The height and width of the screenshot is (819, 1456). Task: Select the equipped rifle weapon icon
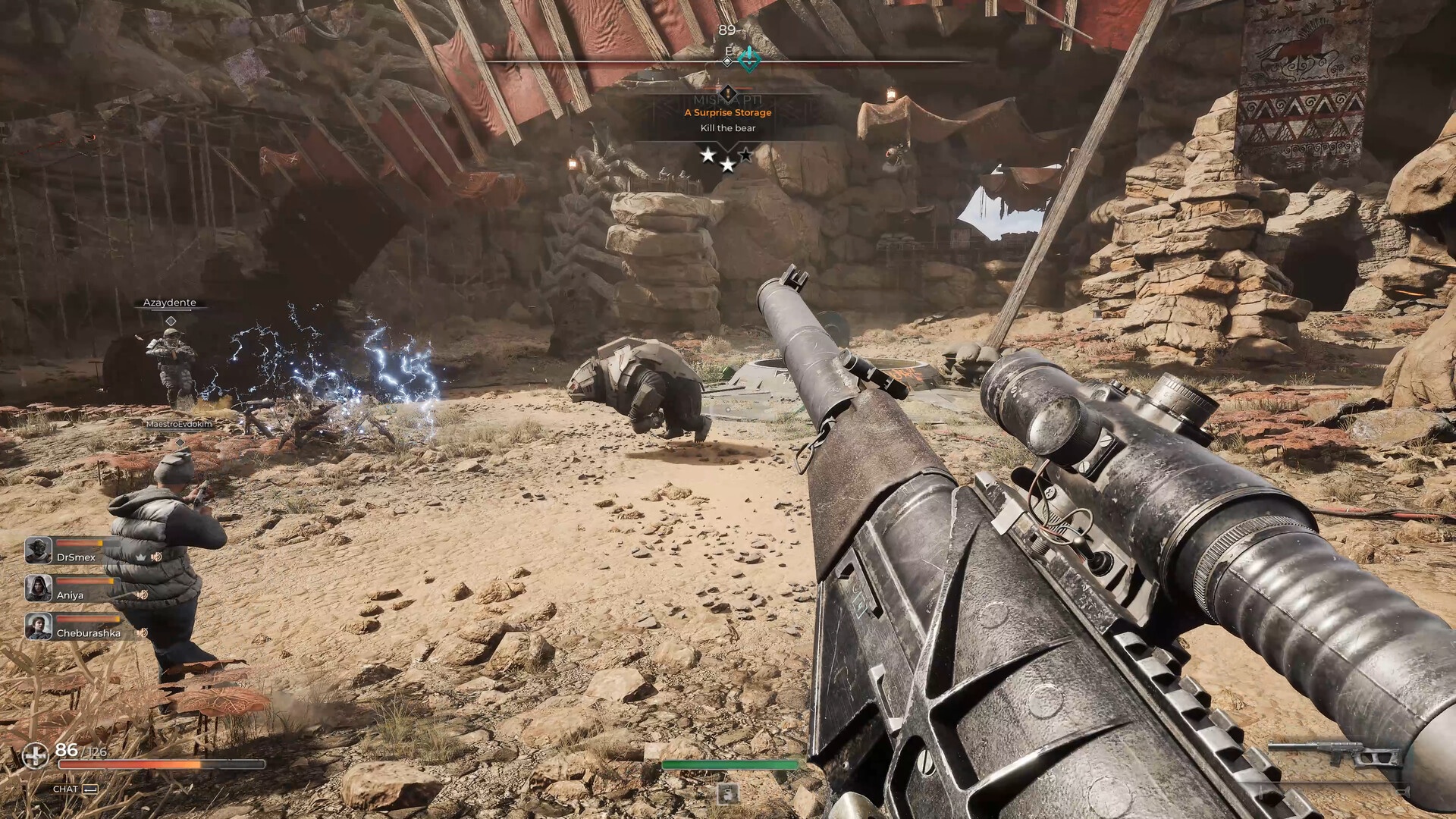(1333, 755)
